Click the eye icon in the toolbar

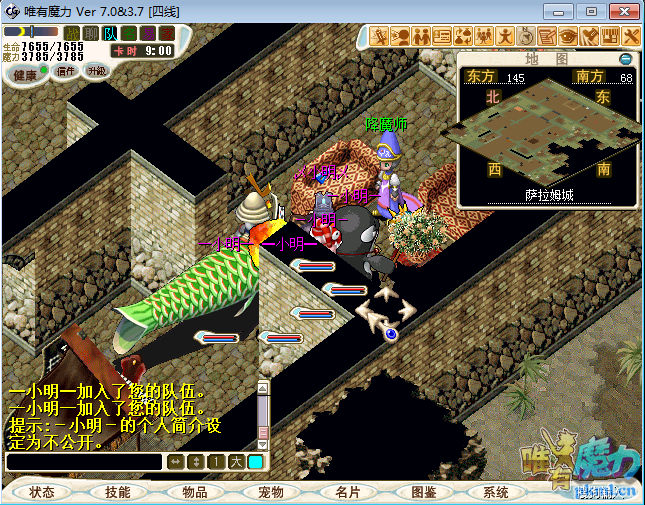567,36
